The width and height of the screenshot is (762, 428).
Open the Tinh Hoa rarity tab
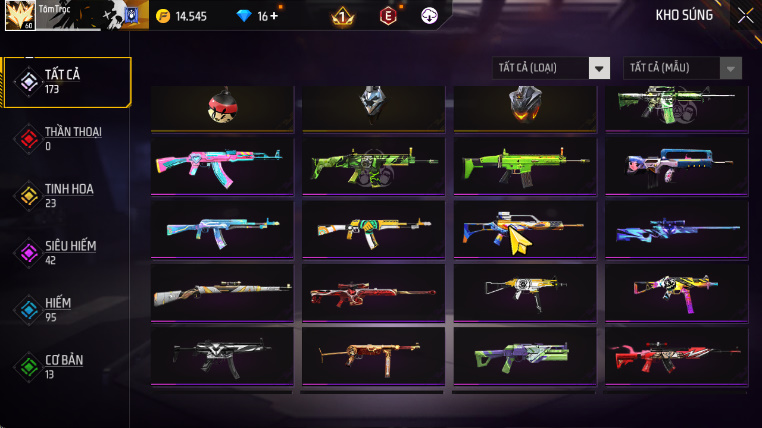coord(66,195)
